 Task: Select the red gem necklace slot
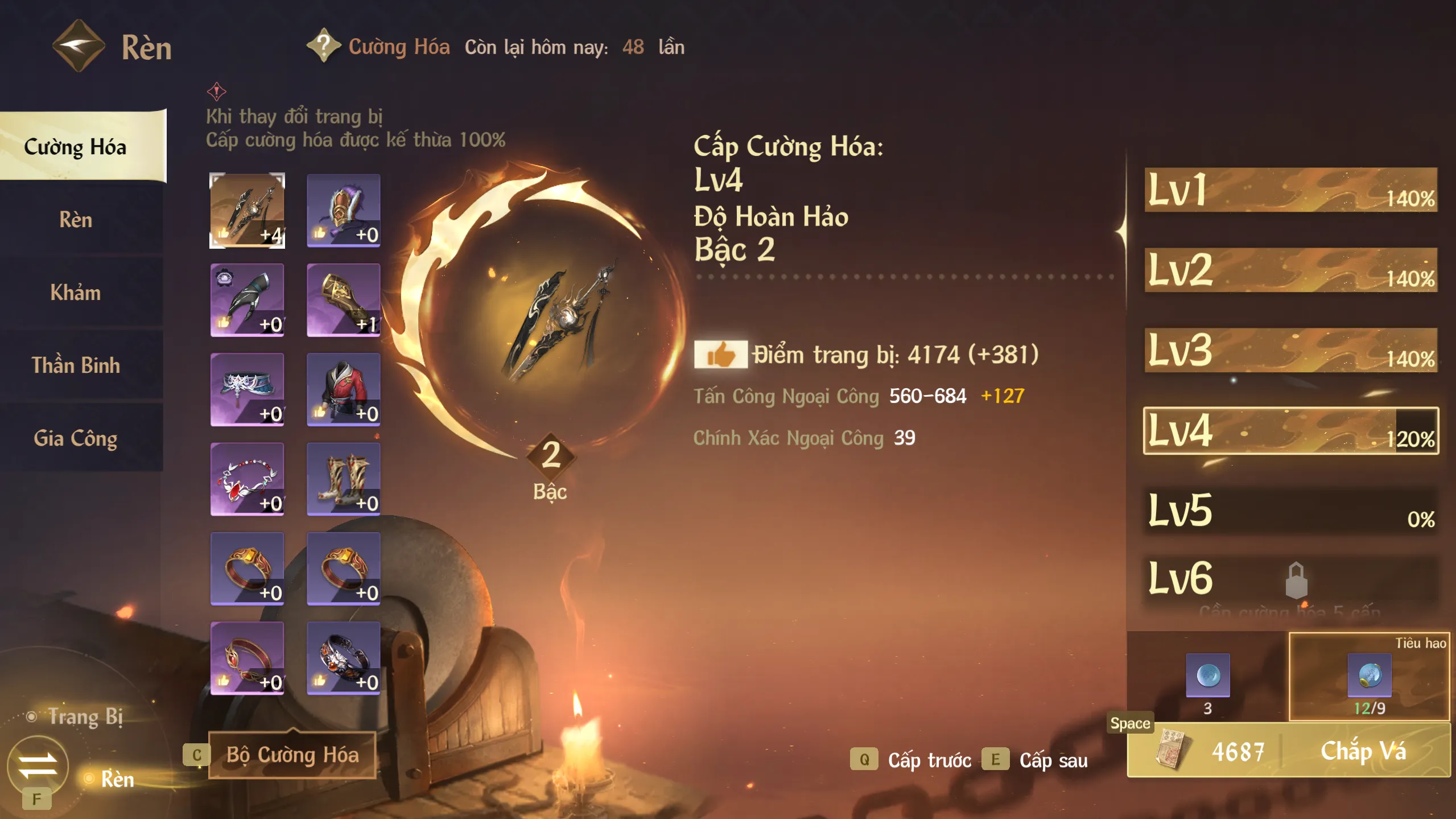[247, 479]
